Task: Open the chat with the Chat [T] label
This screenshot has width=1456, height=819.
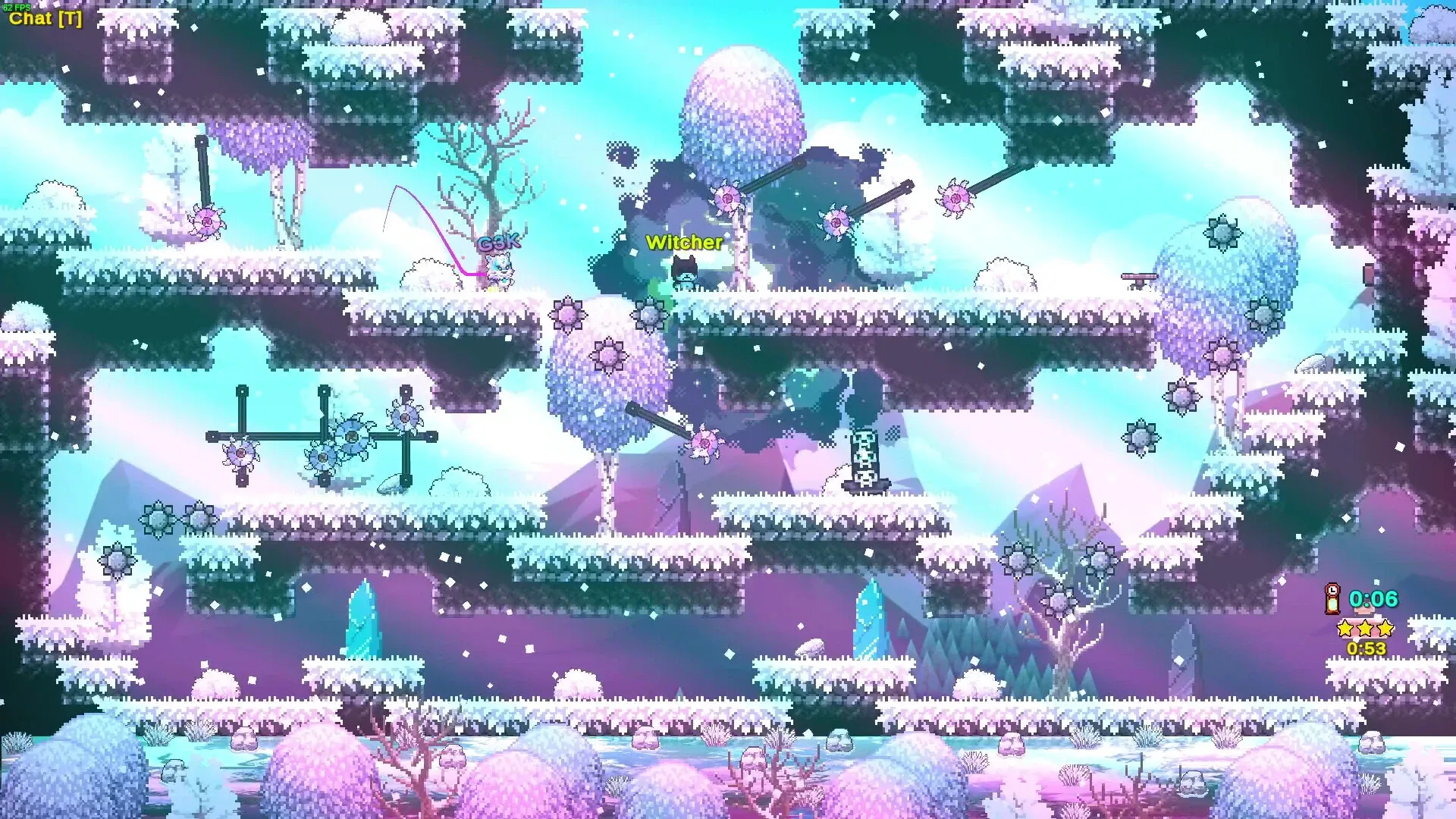Action: tap(43, 18)
